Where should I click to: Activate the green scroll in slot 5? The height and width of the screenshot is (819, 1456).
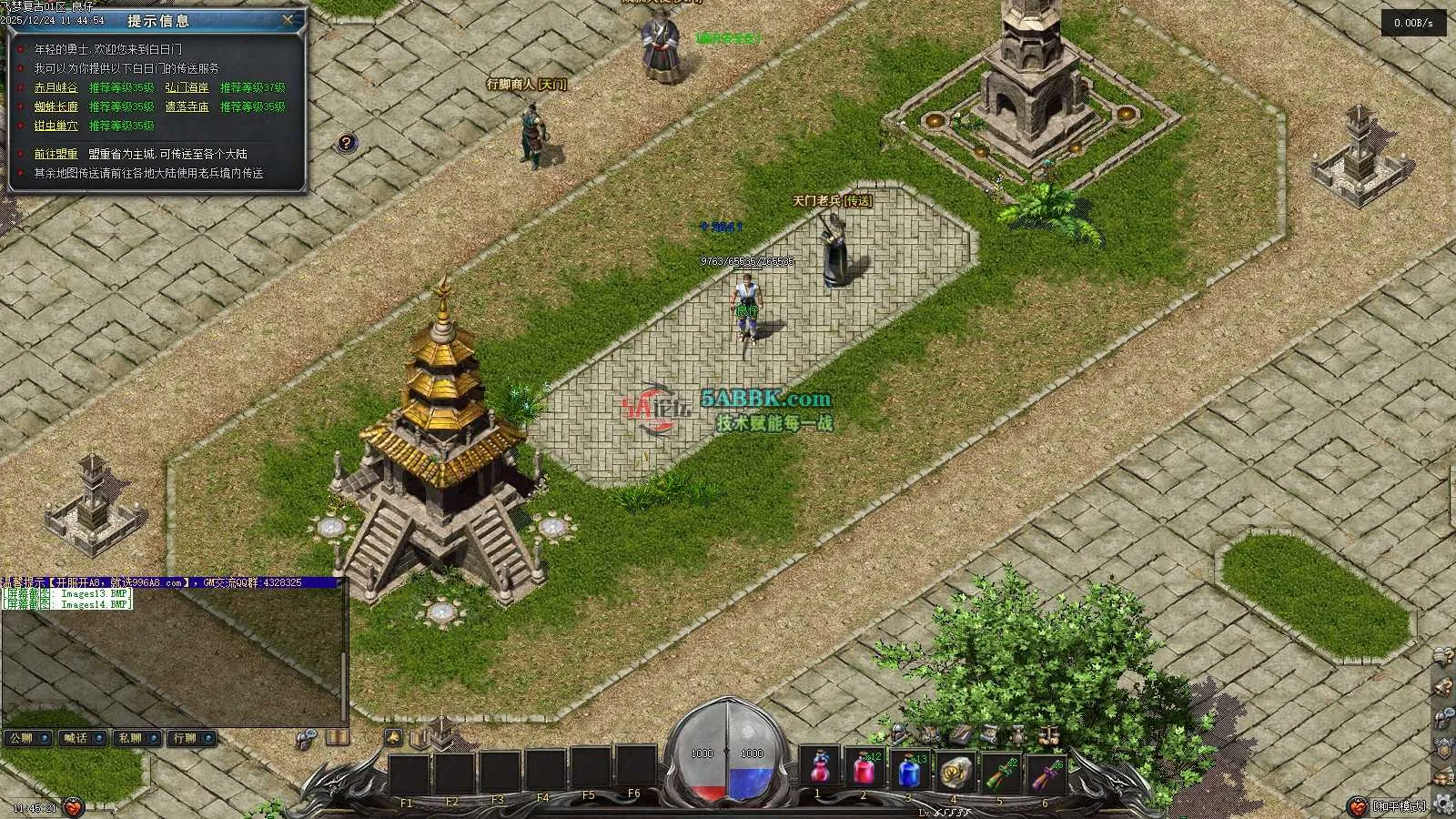point(1001,772)
